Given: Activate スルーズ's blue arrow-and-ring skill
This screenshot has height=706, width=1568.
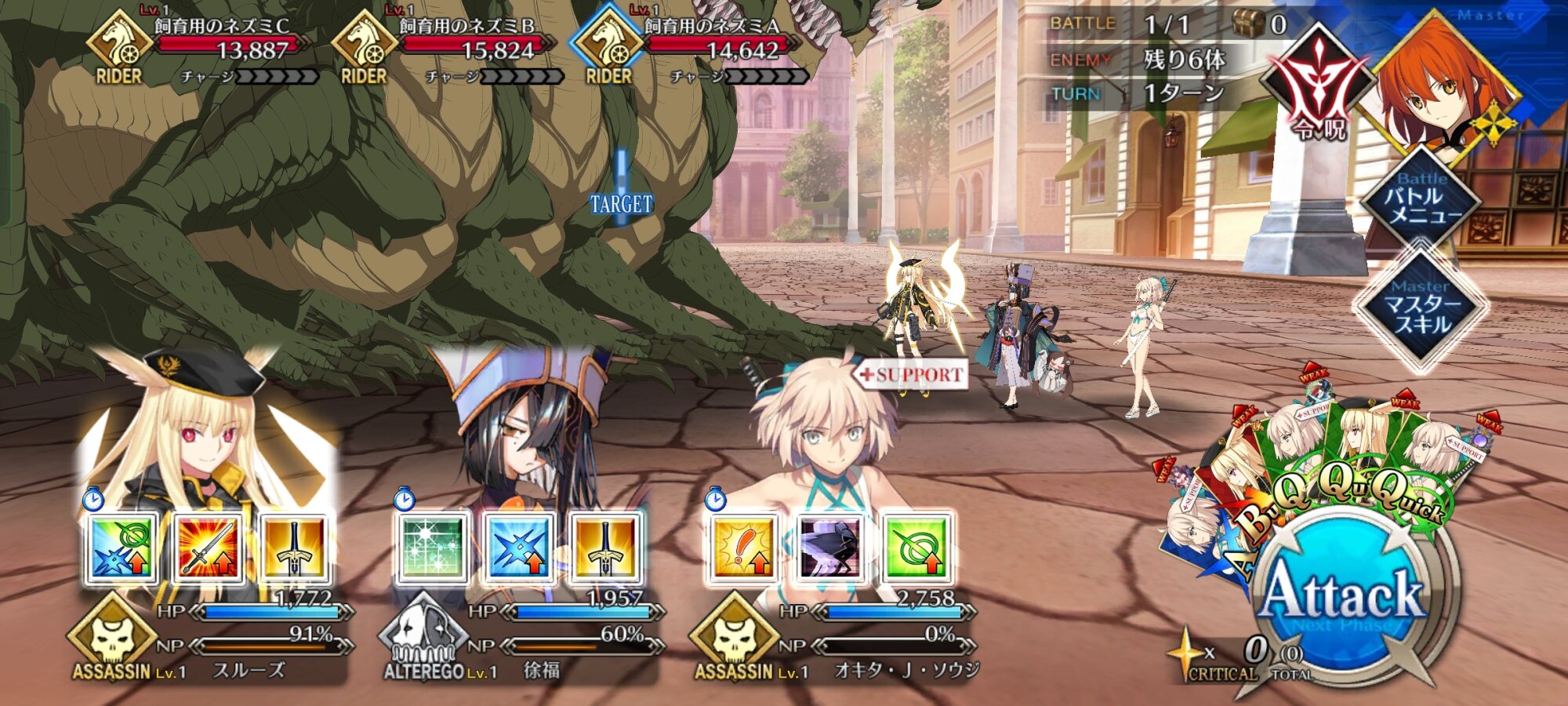Looking at the screenshot, I should click(x=122, y=548).
